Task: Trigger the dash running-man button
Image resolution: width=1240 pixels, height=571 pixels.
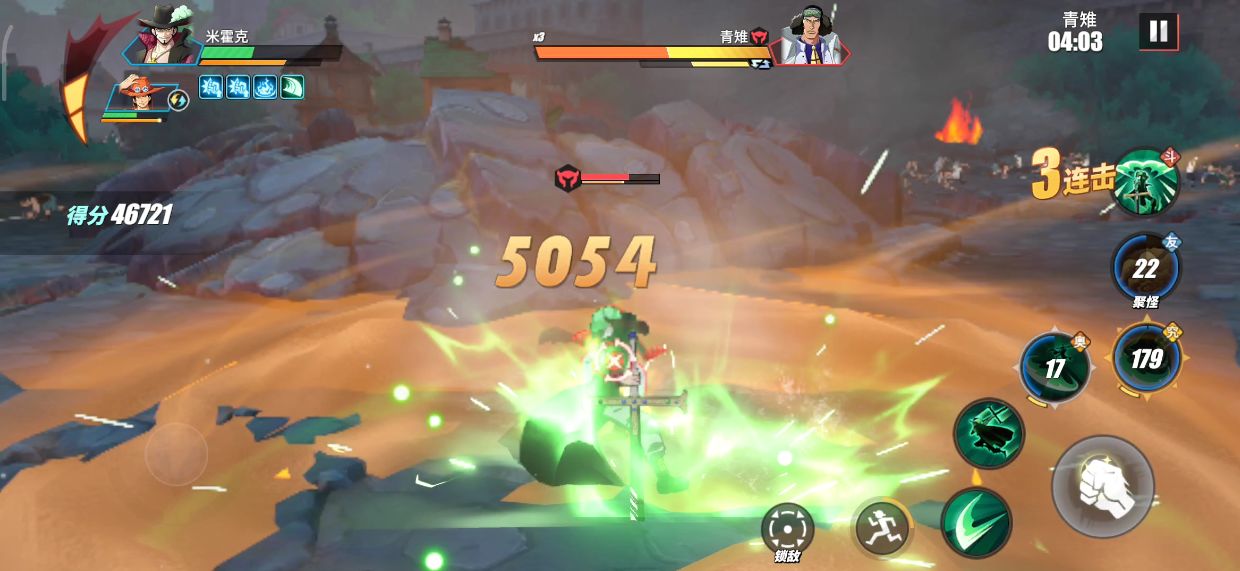Action: click(x=881, y=527)
